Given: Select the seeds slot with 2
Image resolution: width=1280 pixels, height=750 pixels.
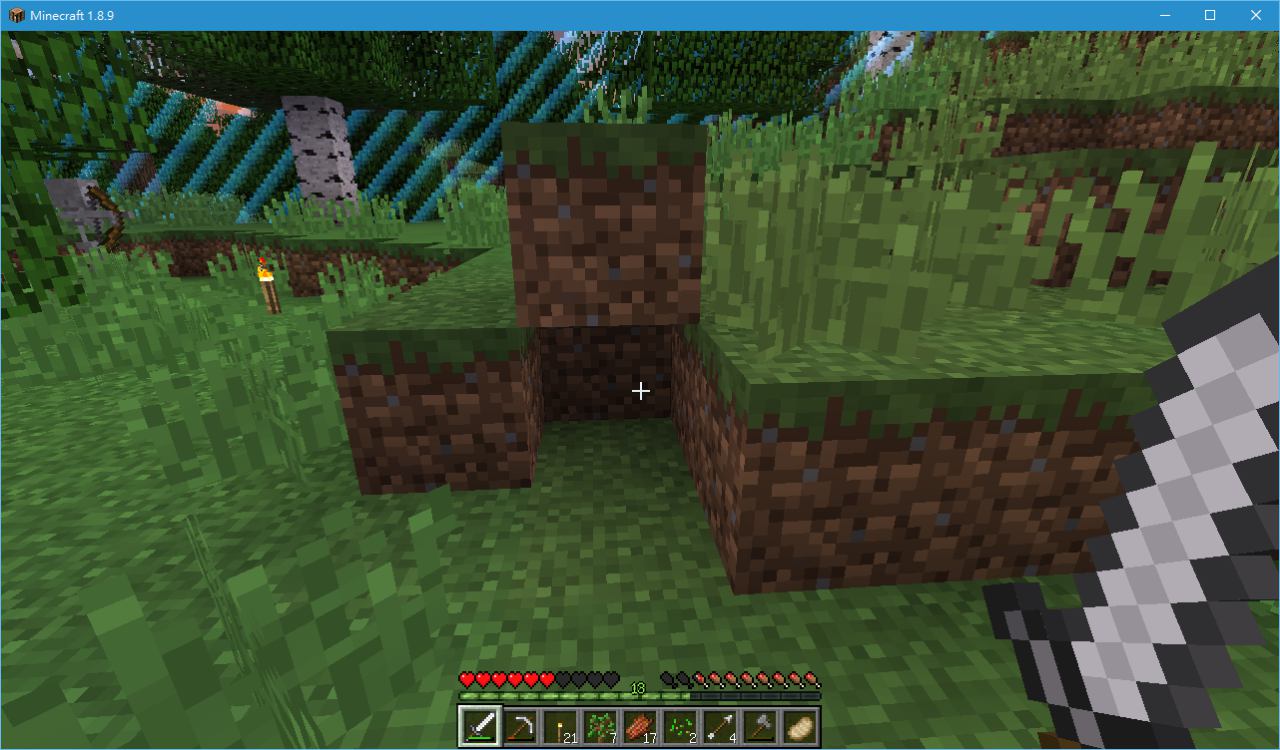Looking at the screenshot, I should point(680,726).
